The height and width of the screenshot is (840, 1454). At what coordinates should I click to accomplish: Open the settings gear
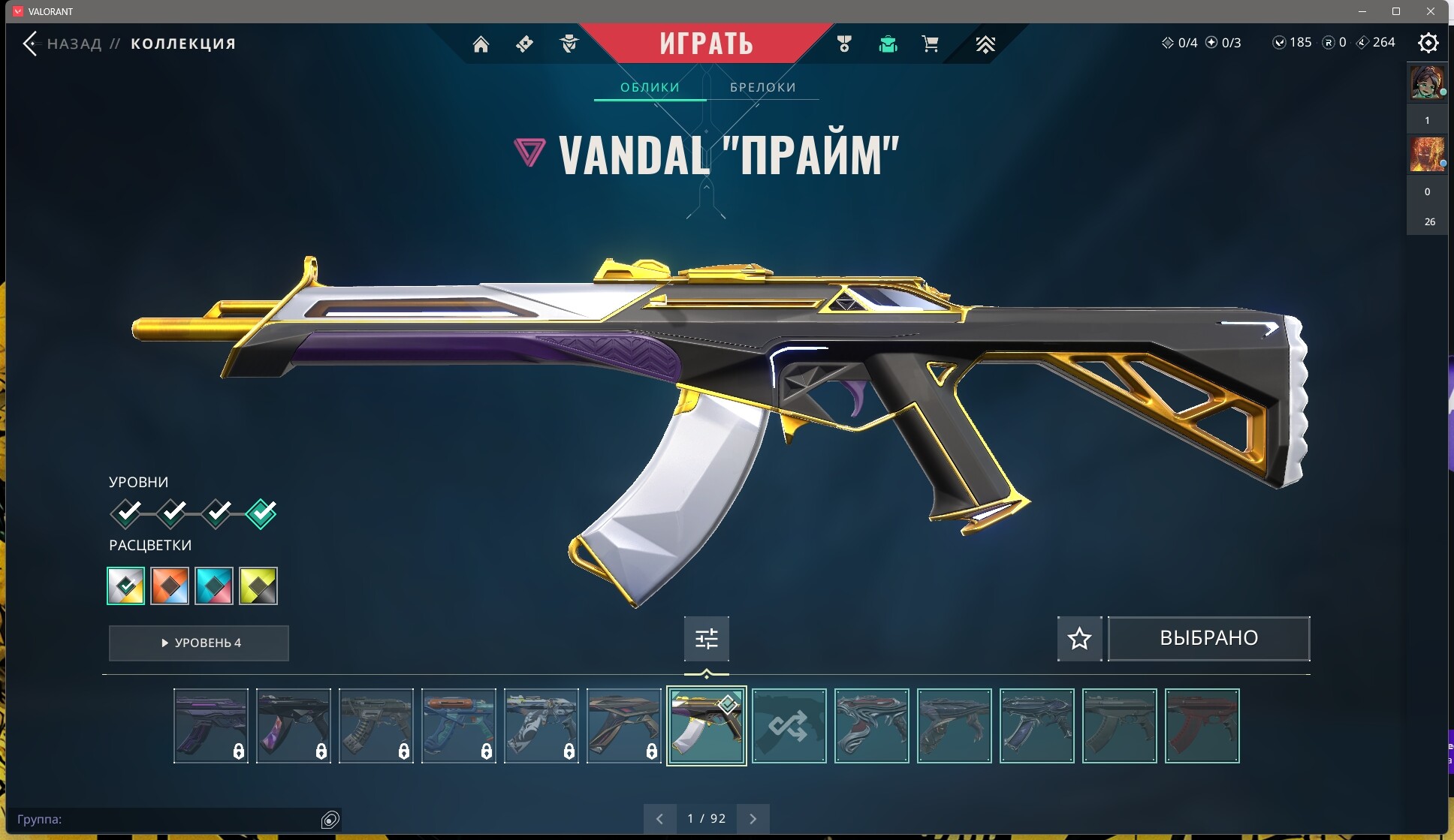tap(1428, 44)
